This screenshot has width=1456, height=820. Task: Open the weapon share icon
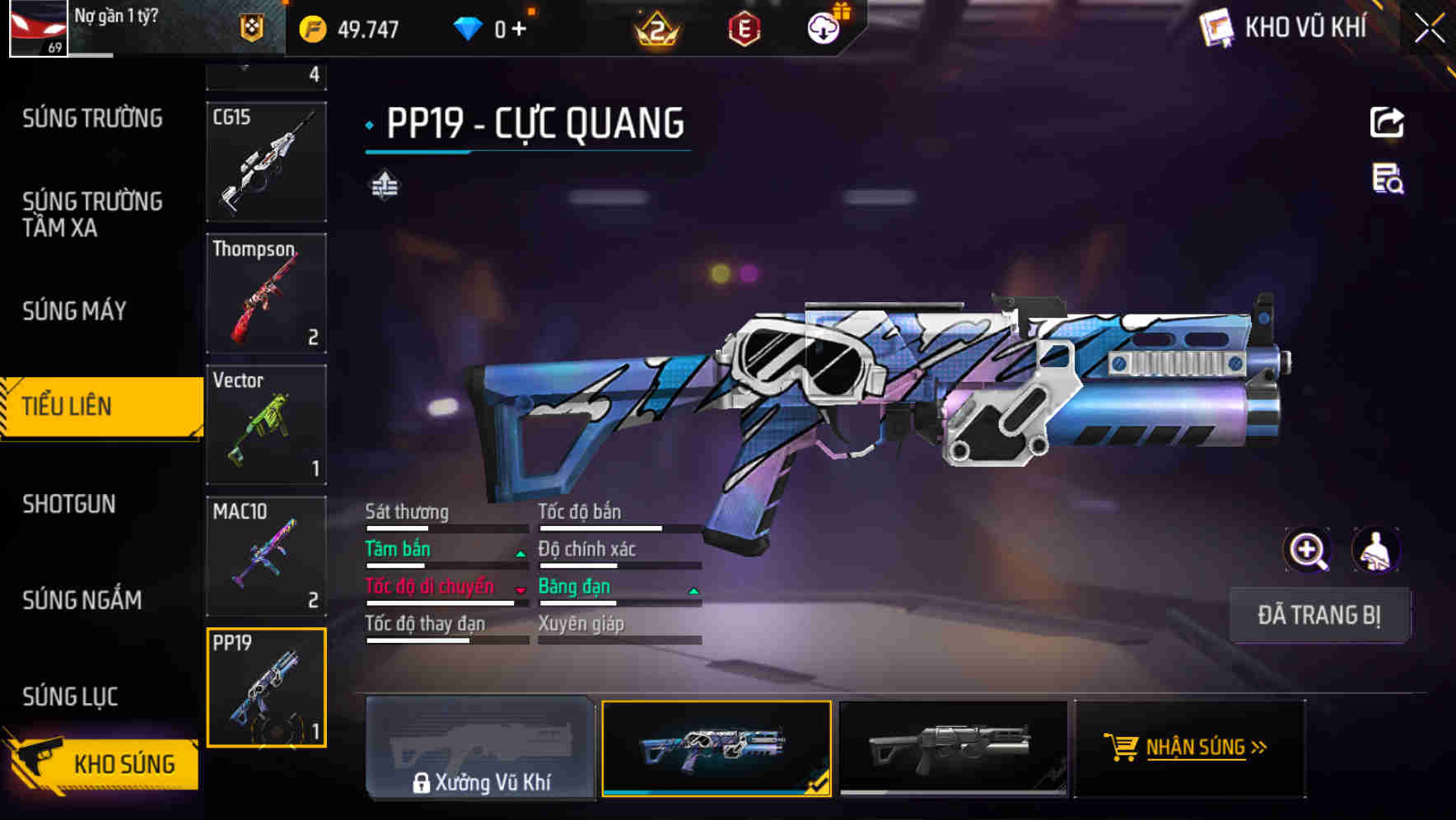coord(1388,122)
